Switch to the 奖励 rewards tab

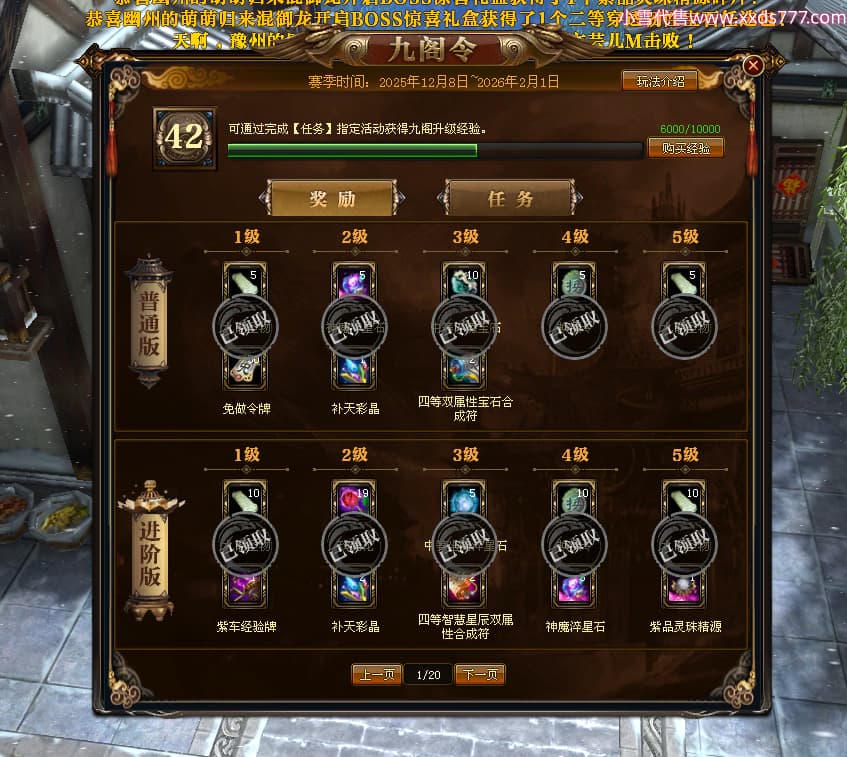point(332,198)
